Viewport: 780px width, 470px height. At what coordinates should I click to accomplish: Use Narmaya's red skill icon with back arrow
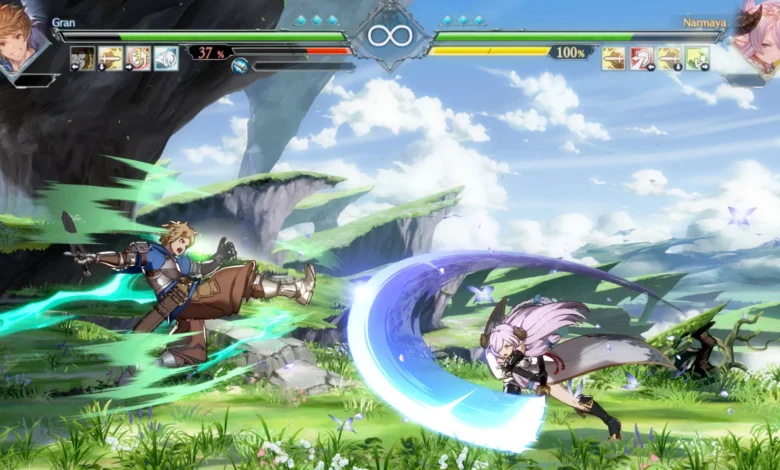coord(642,58)
